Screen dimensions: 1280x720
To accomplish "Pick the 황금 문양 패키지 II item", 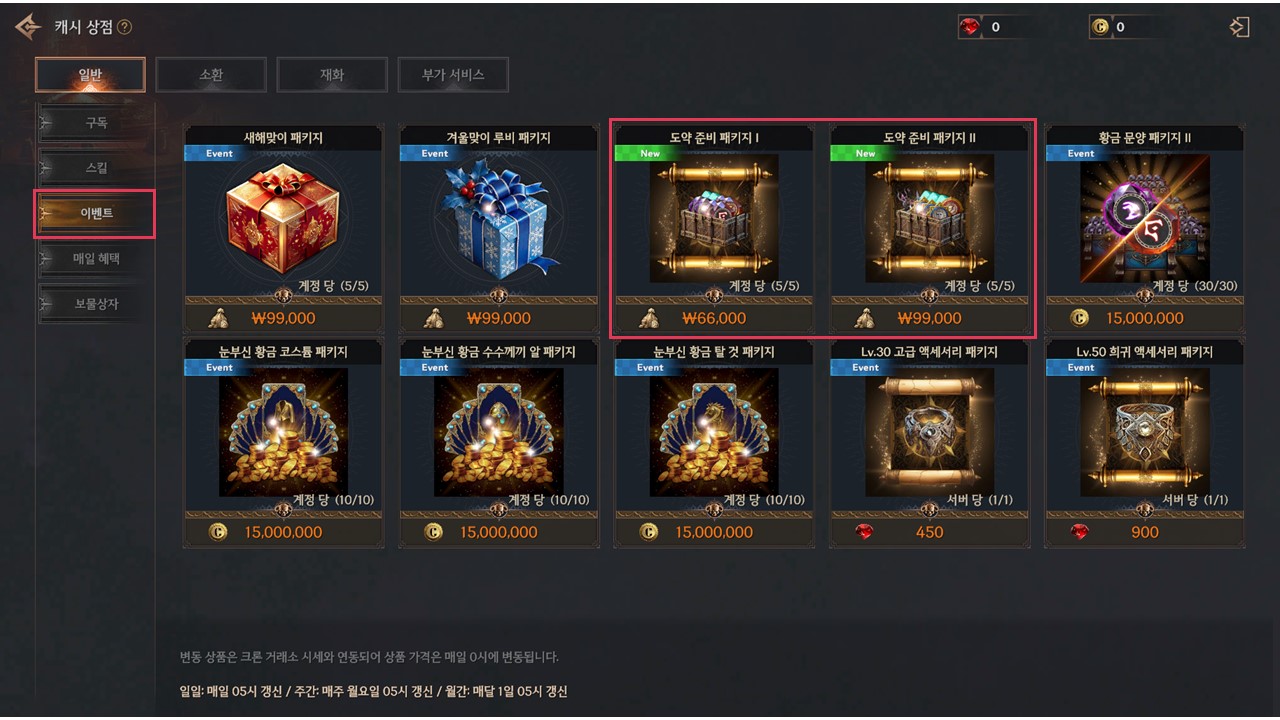I will pos(1144,220).
